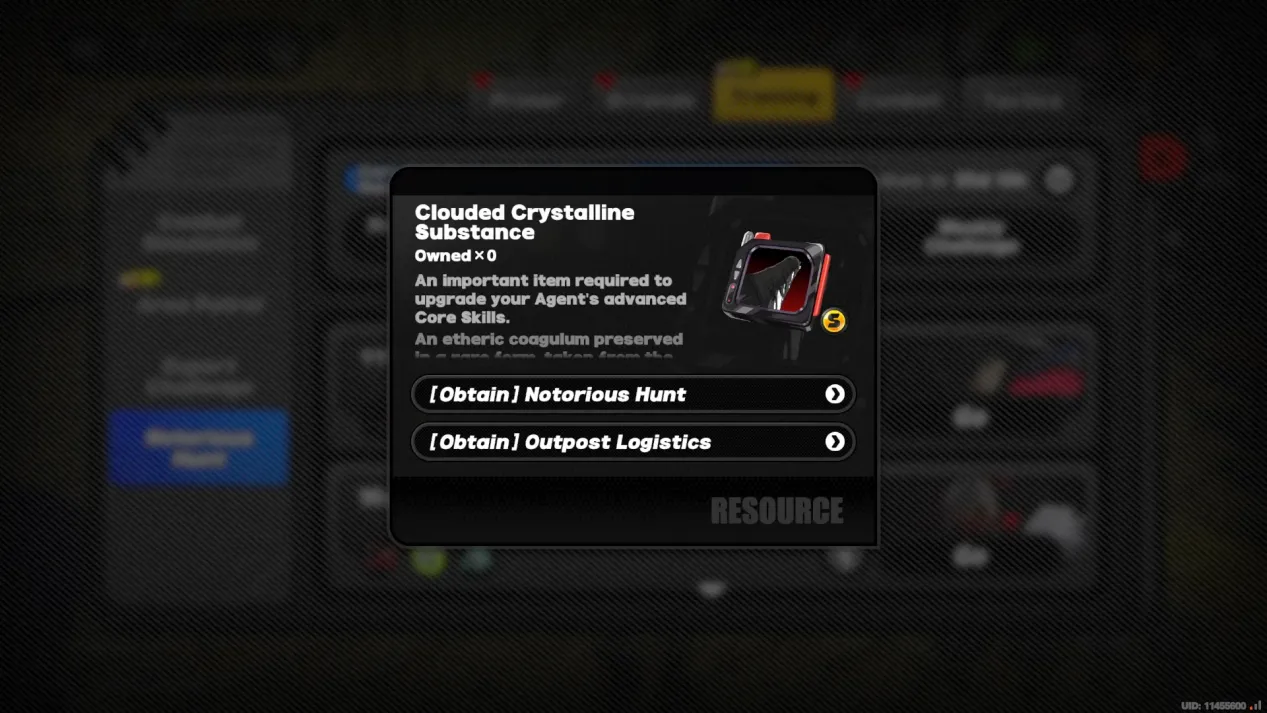
Task: Open the Notorious Hunt obtain source
Action: tap(633, 394)
